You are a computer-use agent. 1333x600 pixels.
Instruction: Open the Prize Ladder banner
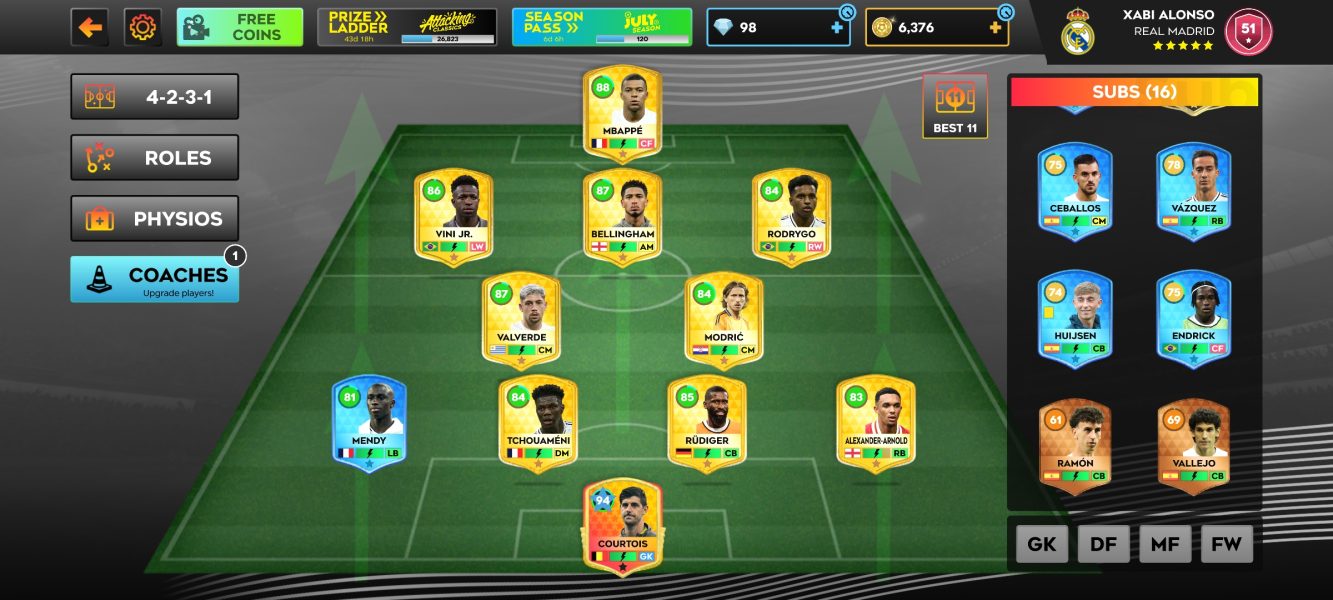407,27
